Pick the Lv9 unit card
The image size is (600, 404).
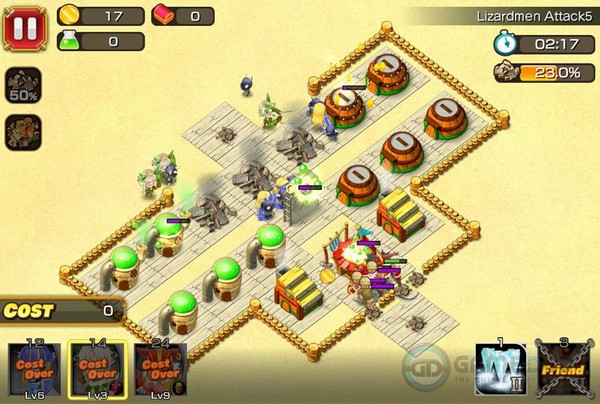tap(160, 370)
